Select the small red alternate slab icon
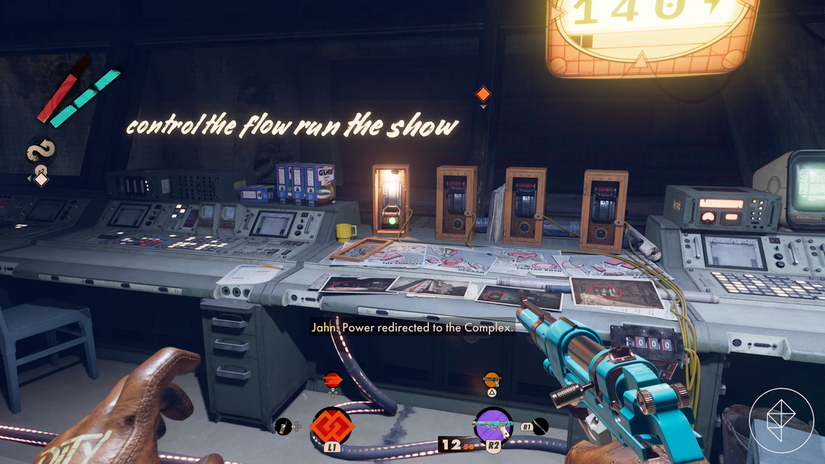This screenshot has width=825, height=464. (x=333, y=379)
